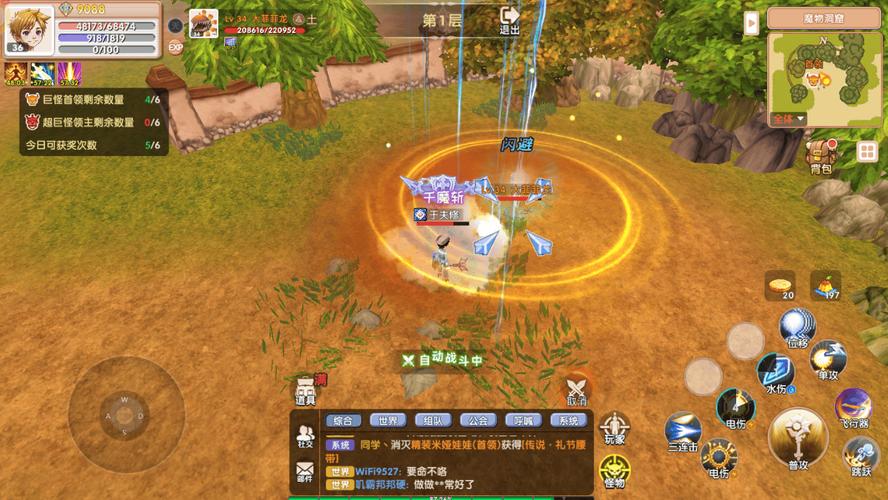888x500 pixels.
Task: Open the 背包 backpack
Action: 821,157
